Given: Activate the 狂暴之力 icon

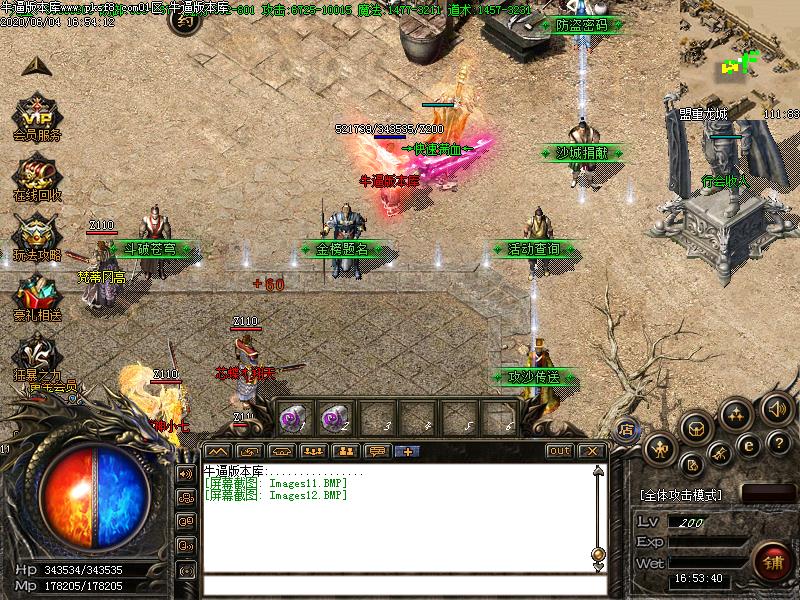Looking at the screenshot, I should coord(38,353).
